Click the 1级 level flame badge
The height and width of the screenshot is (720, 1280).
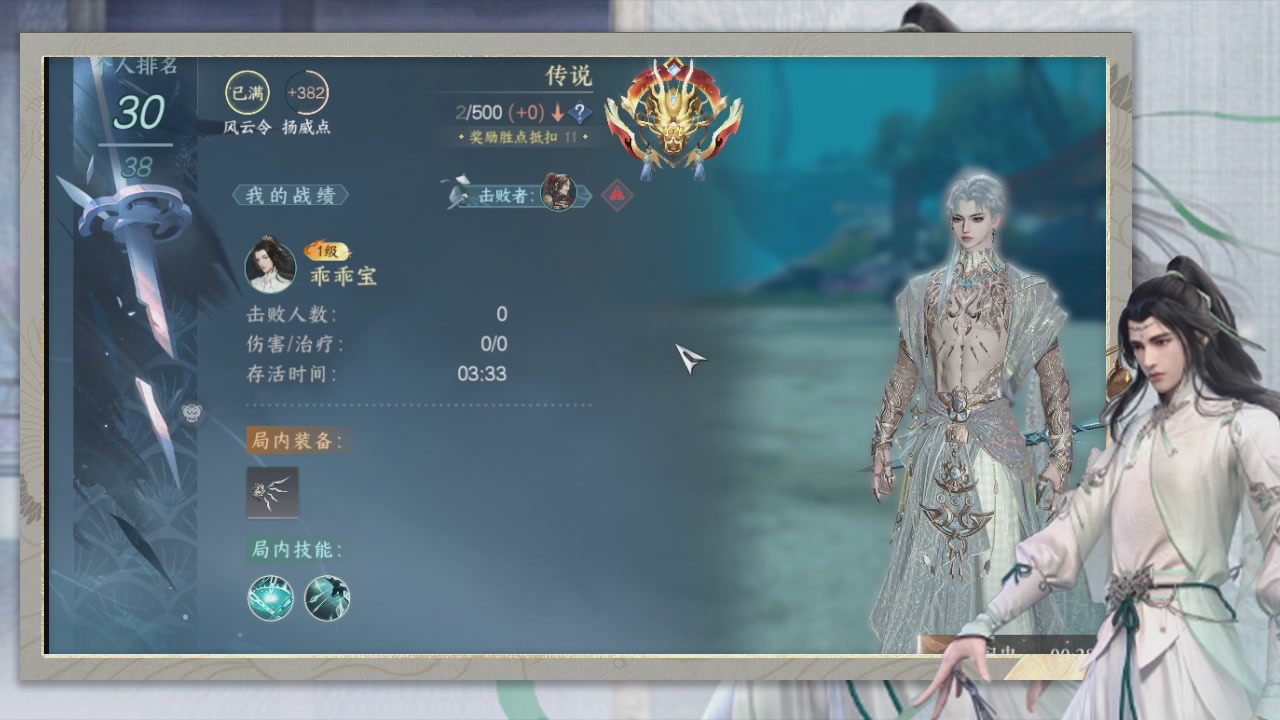click(325, 252)
